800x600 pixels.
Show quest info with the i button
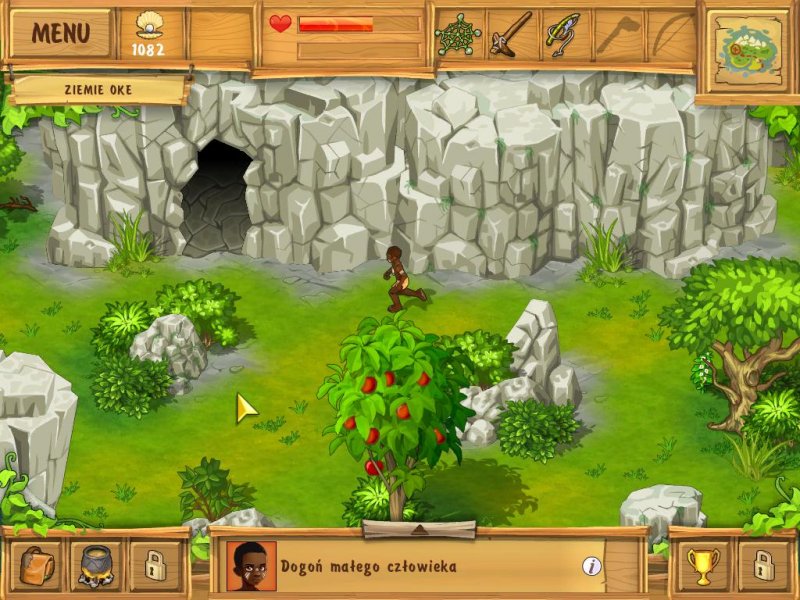click(x=592, y=566)
